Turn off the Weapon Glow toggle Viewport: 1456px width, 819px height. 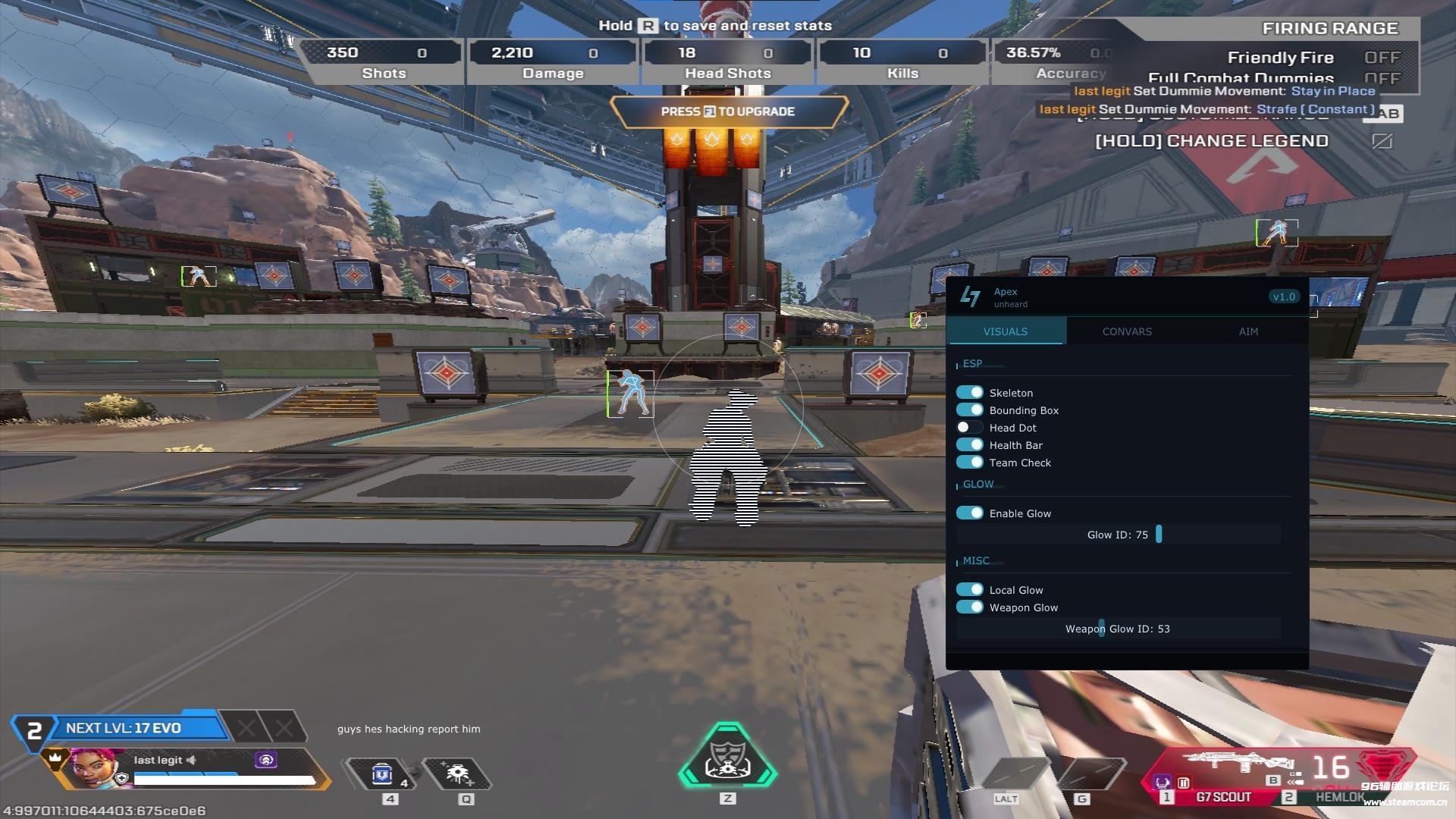[970, 607]
